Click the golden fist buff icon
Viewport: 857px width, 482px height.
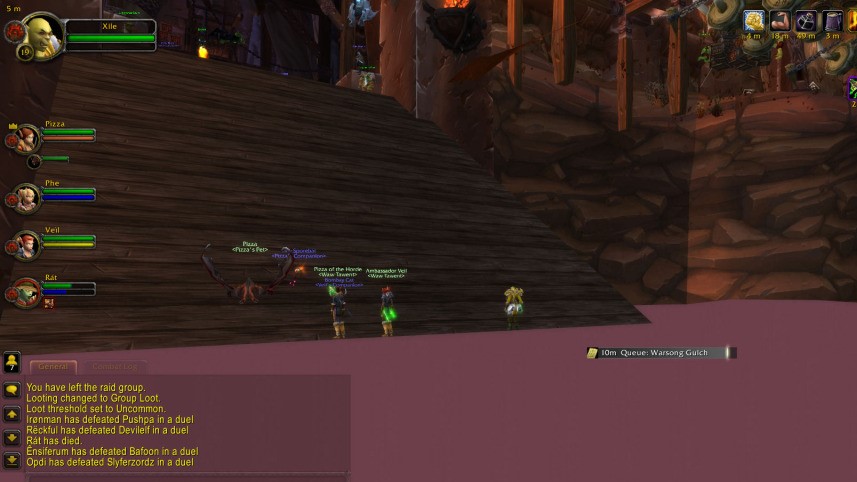pyautogui.click(x=754, y=21)
